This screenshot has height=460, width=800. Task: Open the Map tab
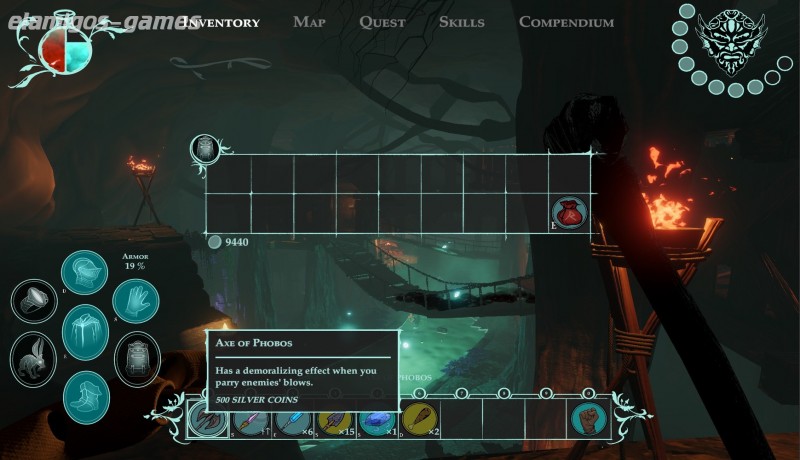pos(309,22)
